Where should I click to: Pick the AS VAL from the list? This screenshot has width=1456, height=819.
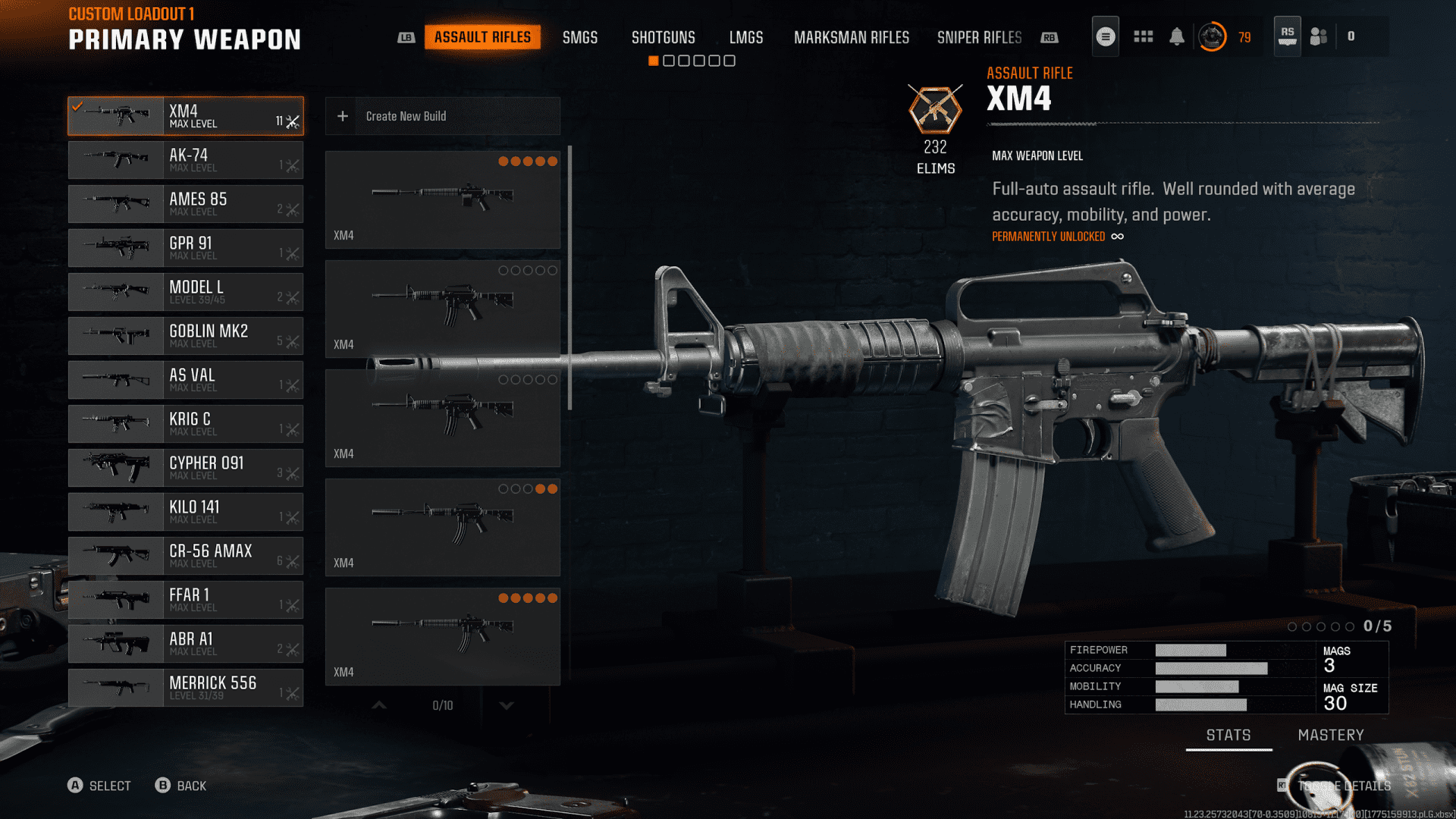[186, 380]
